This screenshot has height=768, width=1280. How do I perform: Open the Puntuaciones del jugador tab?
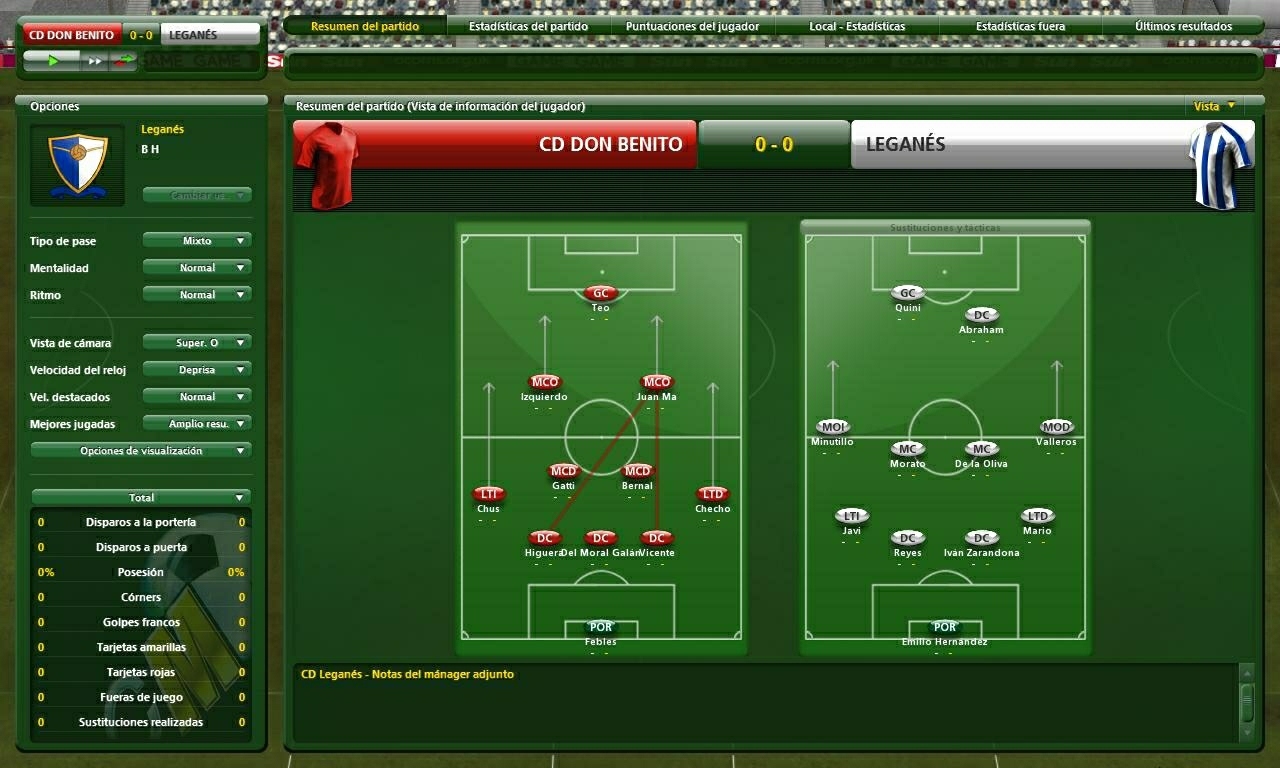[x=691, y=26]
